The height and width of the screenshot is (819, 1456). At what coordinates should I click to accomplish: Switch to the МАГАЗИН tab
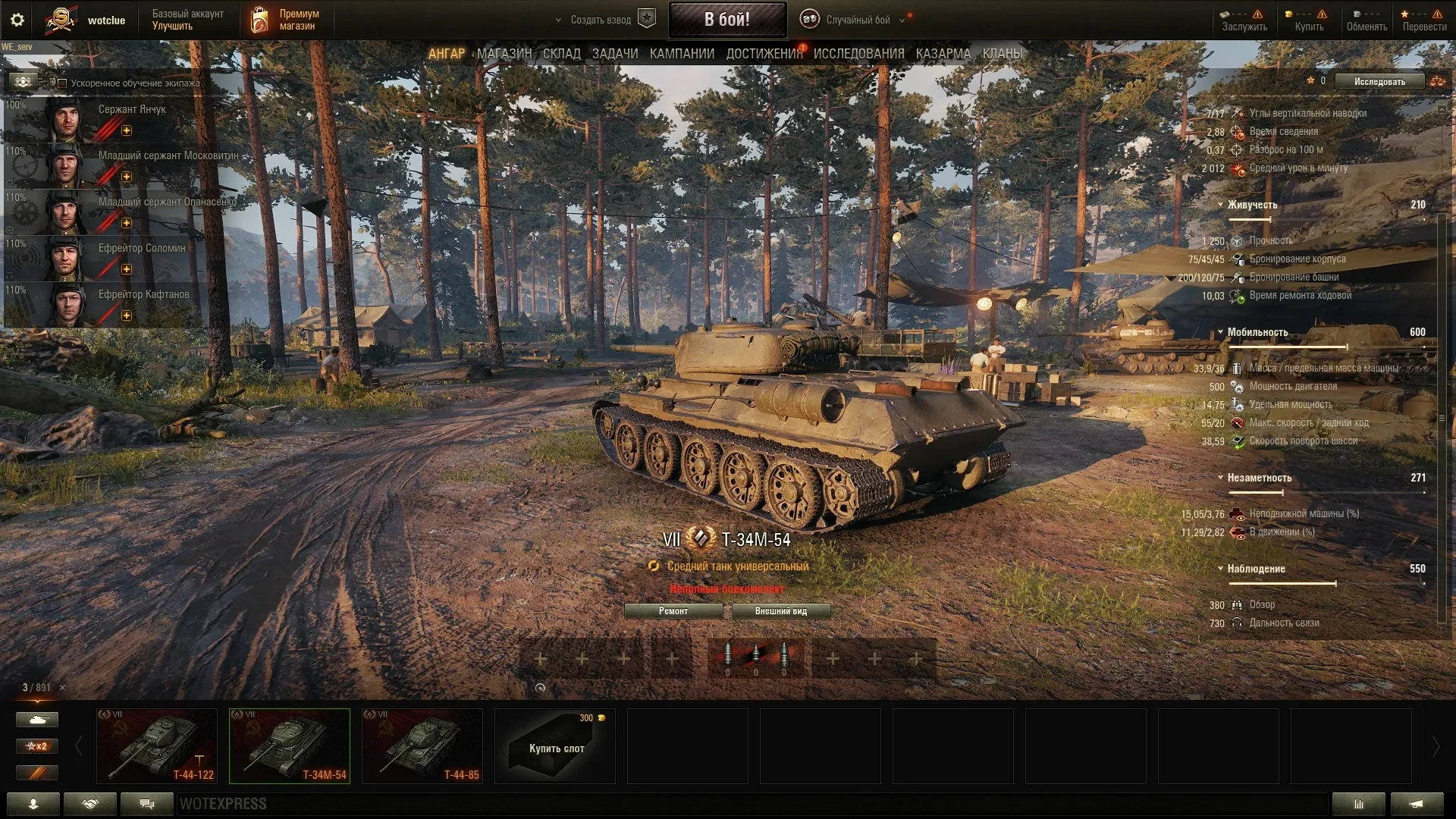[x=504, y=54]
